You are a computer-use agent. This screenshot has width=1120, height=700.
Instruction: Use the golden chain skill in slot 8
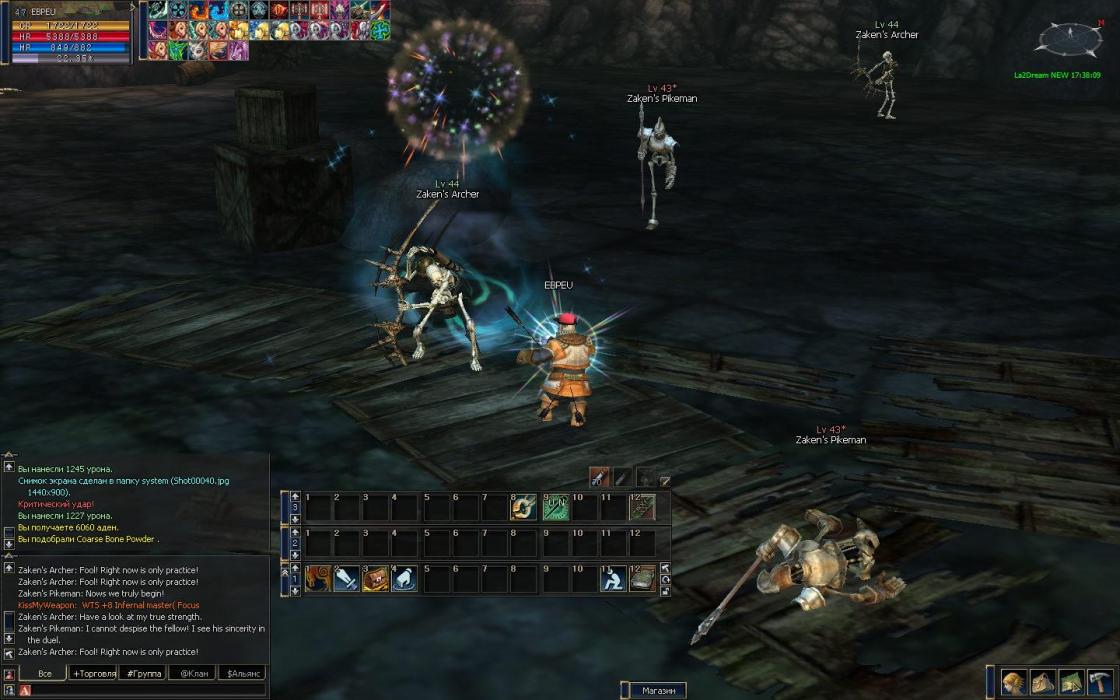pos(525,508)
